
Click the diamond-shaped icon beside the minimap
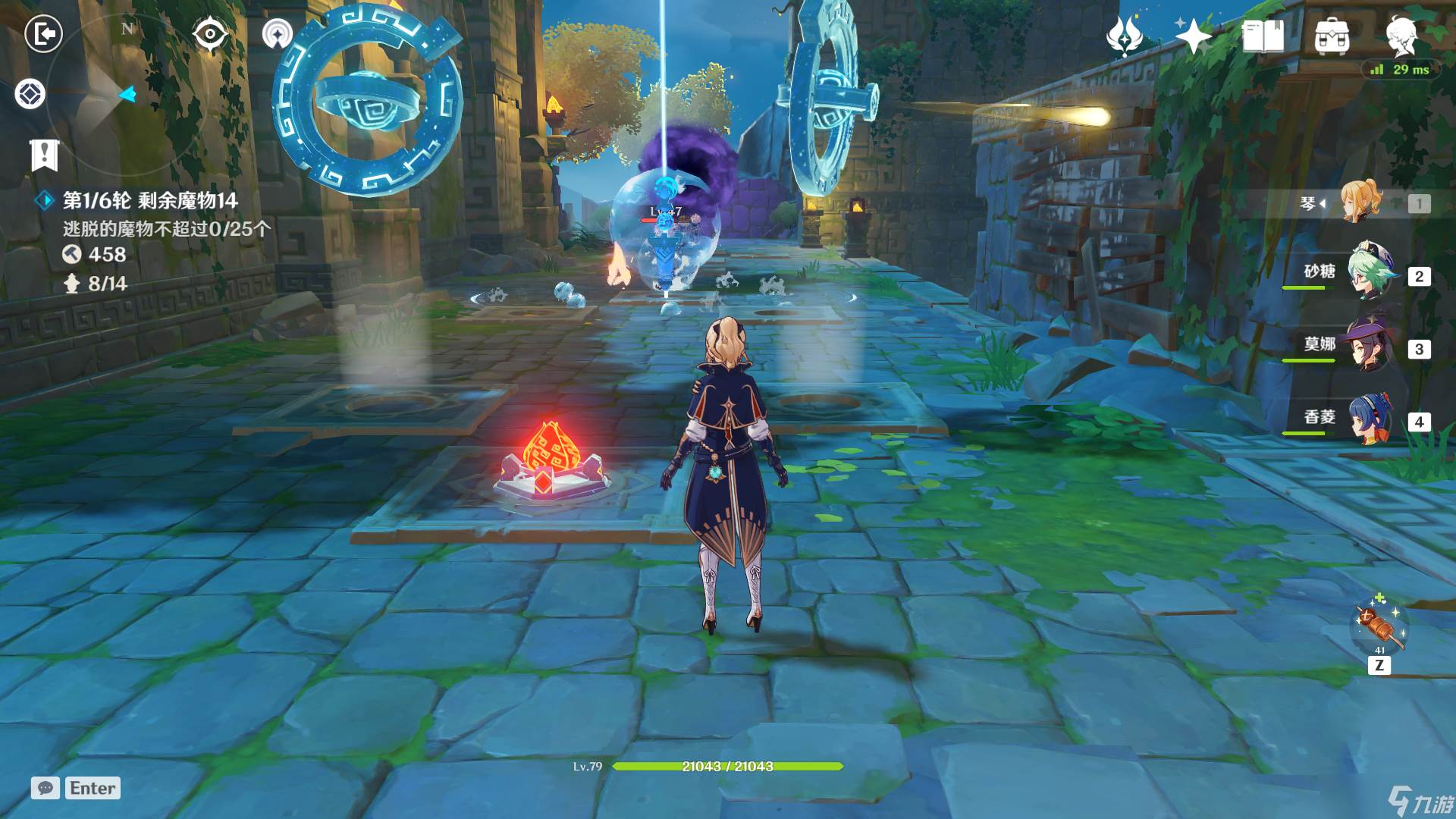(x=30, y=95)
